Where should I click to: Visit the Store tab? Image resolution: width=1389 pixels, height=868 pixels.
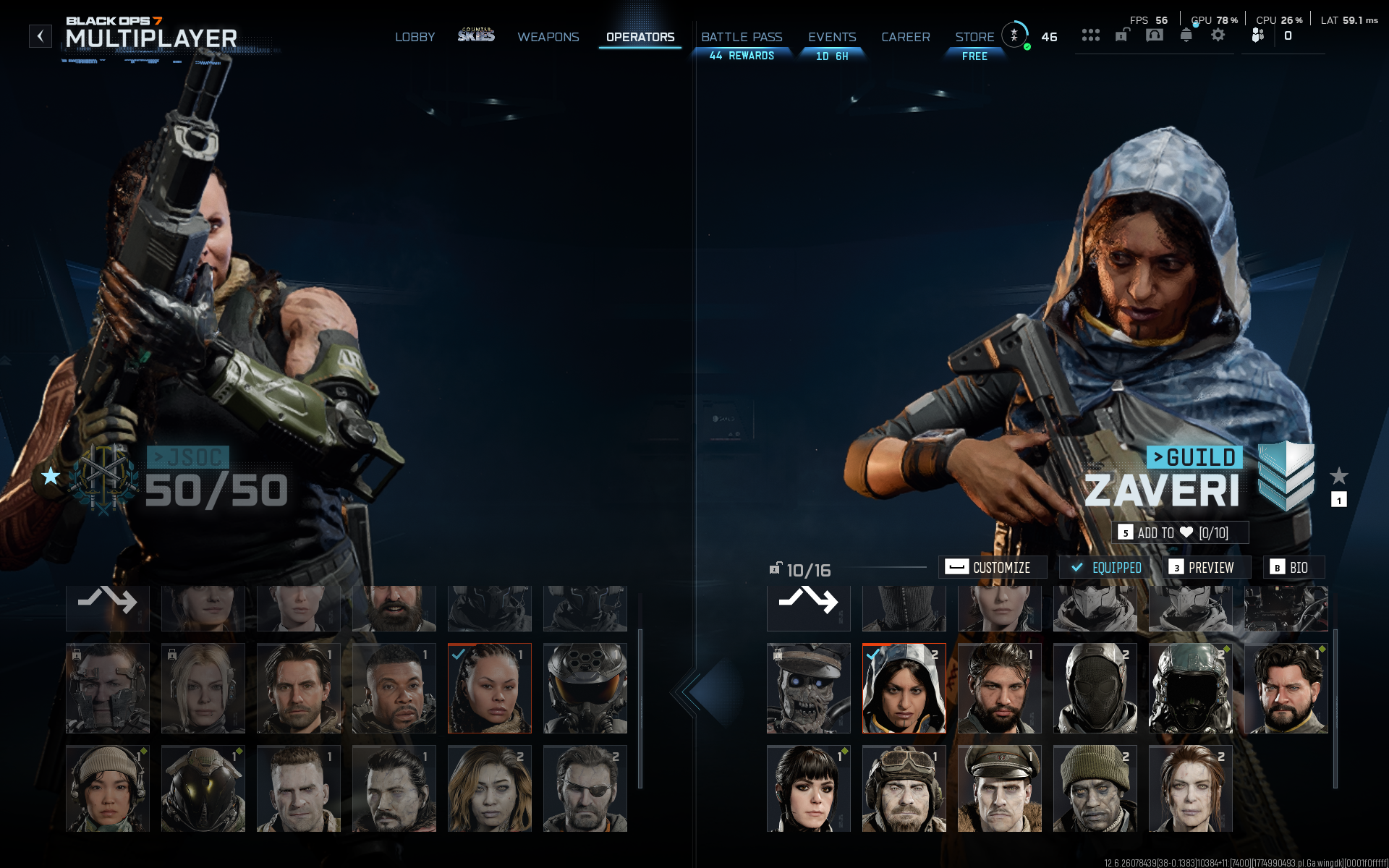[x=974, y=37]
